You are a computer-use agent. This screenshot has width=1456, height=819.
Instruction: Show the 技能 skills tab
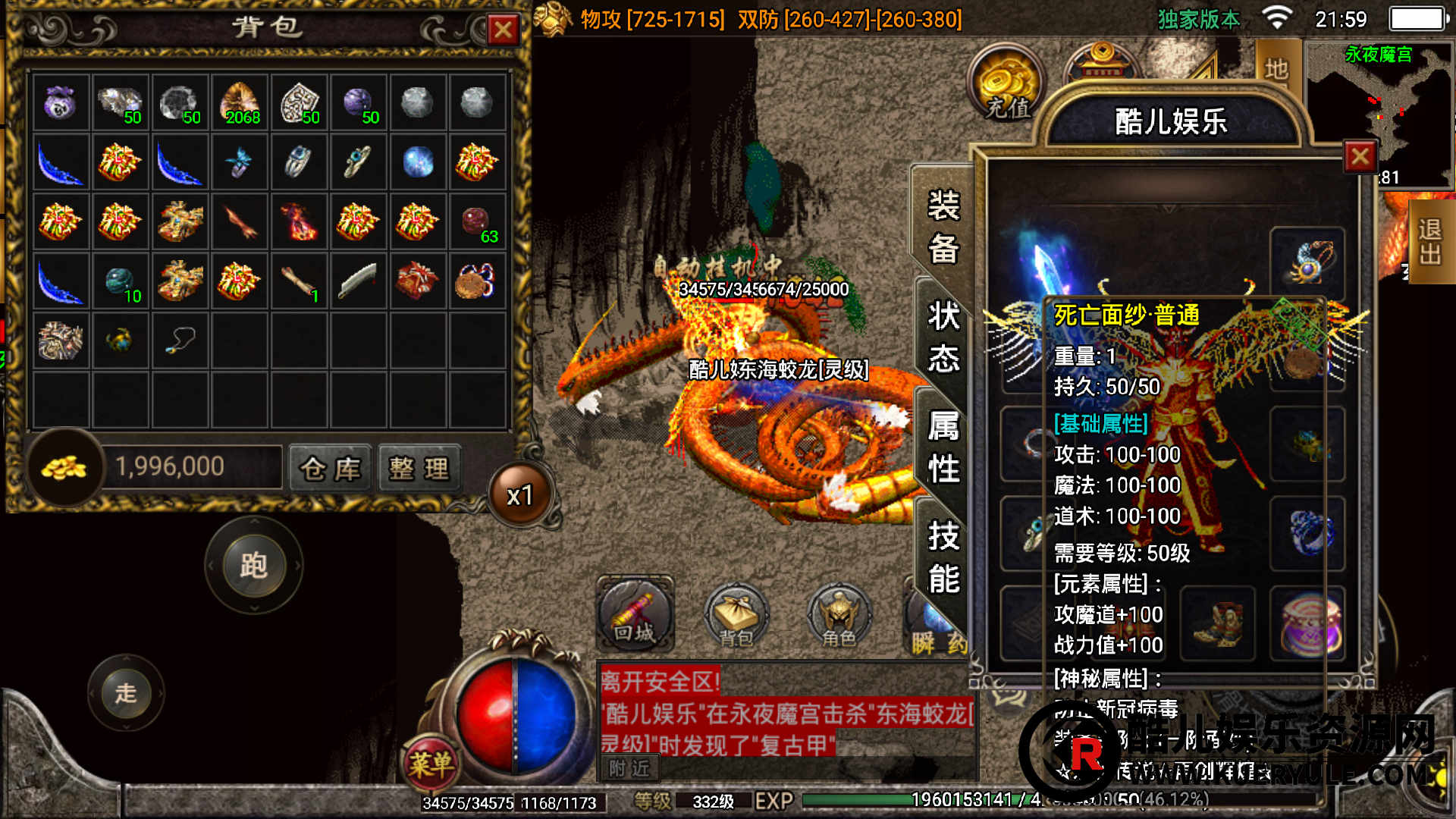[x=943, y=557]
